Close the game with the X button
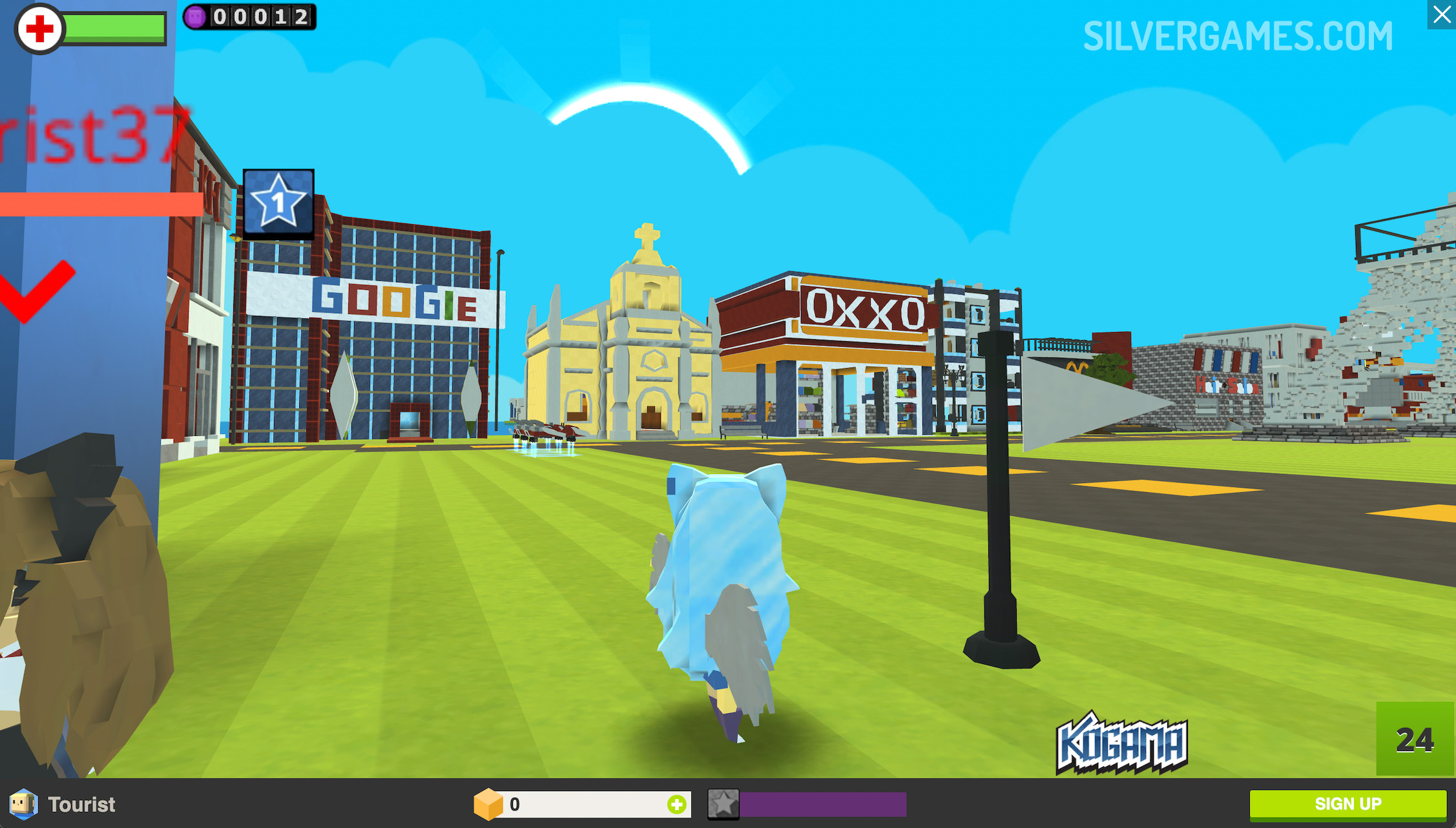Image resolution: width=1456 pixels, height=828 pixels. point(1441,14)
